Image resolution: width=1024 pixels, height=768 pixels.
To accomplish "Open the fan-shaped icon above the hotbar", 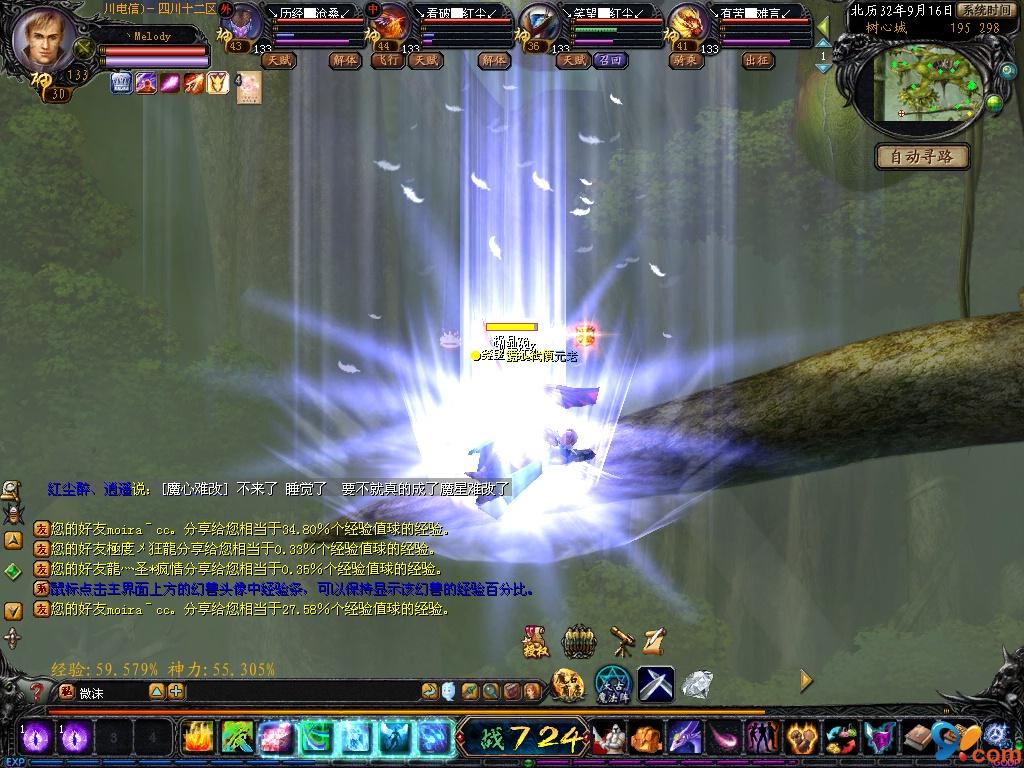I will click(x=579, y=641).
